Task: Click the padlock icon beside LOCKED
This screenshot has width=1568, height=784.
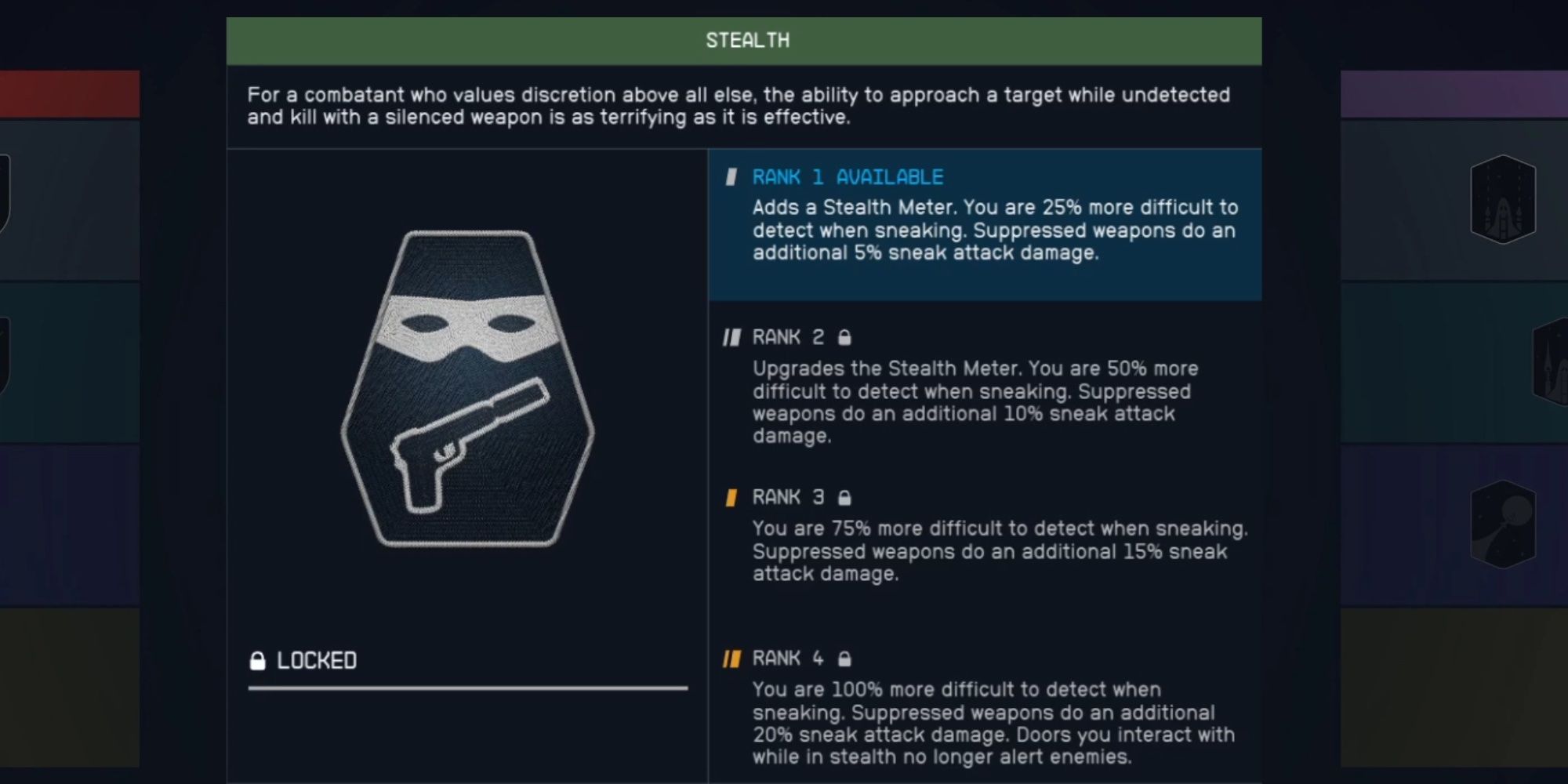Action: coord(256,660)
